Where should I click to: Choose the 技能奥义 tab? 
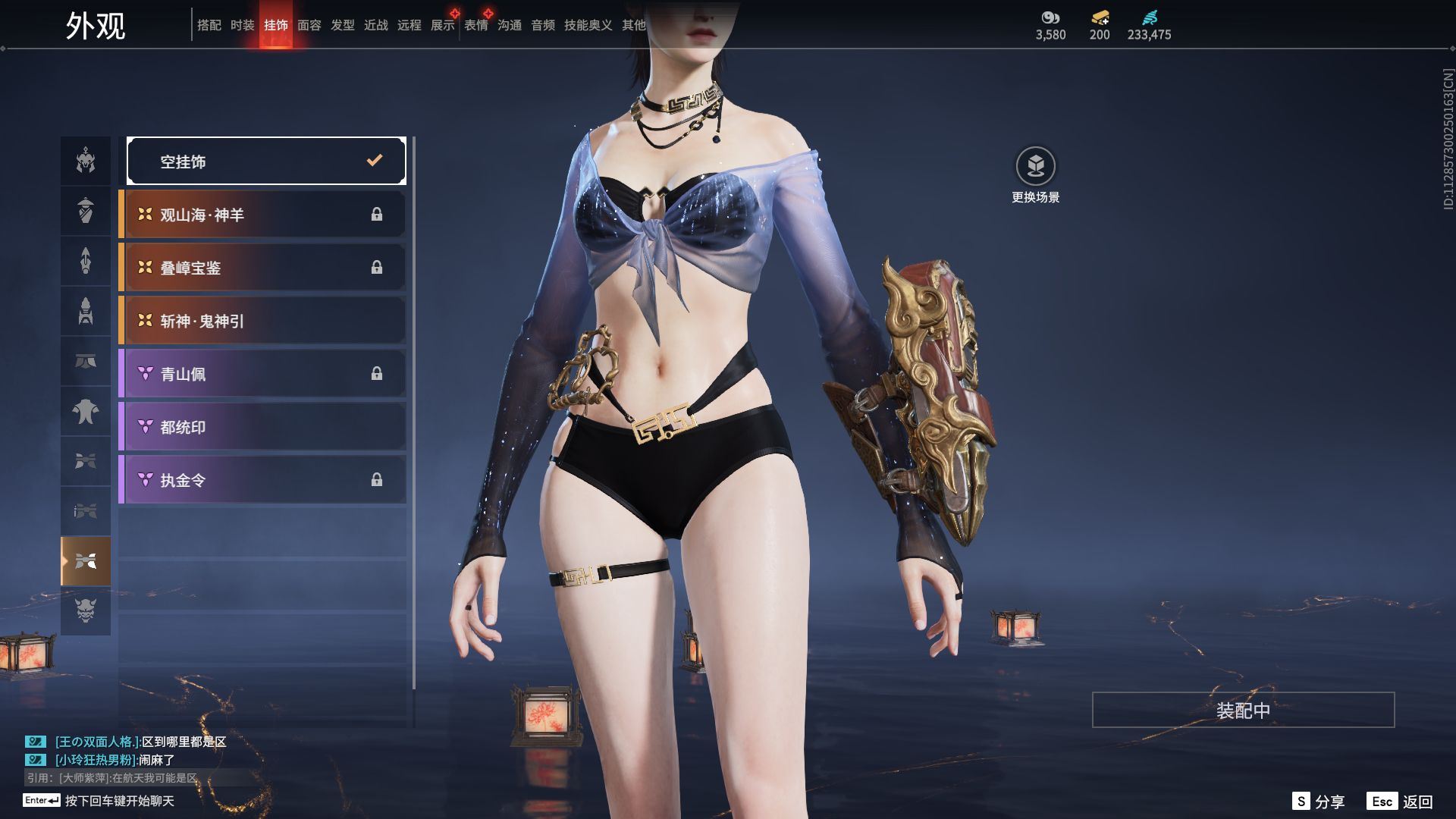coord(588,26)
